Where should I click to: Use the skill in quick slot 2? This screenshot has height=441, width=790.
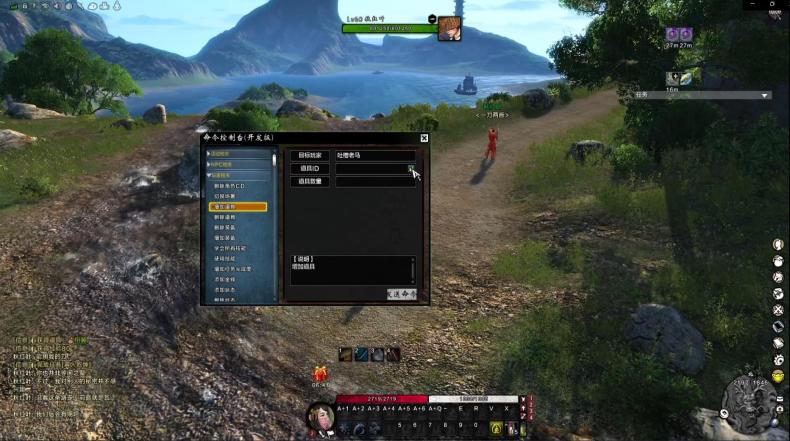[360, 354]
